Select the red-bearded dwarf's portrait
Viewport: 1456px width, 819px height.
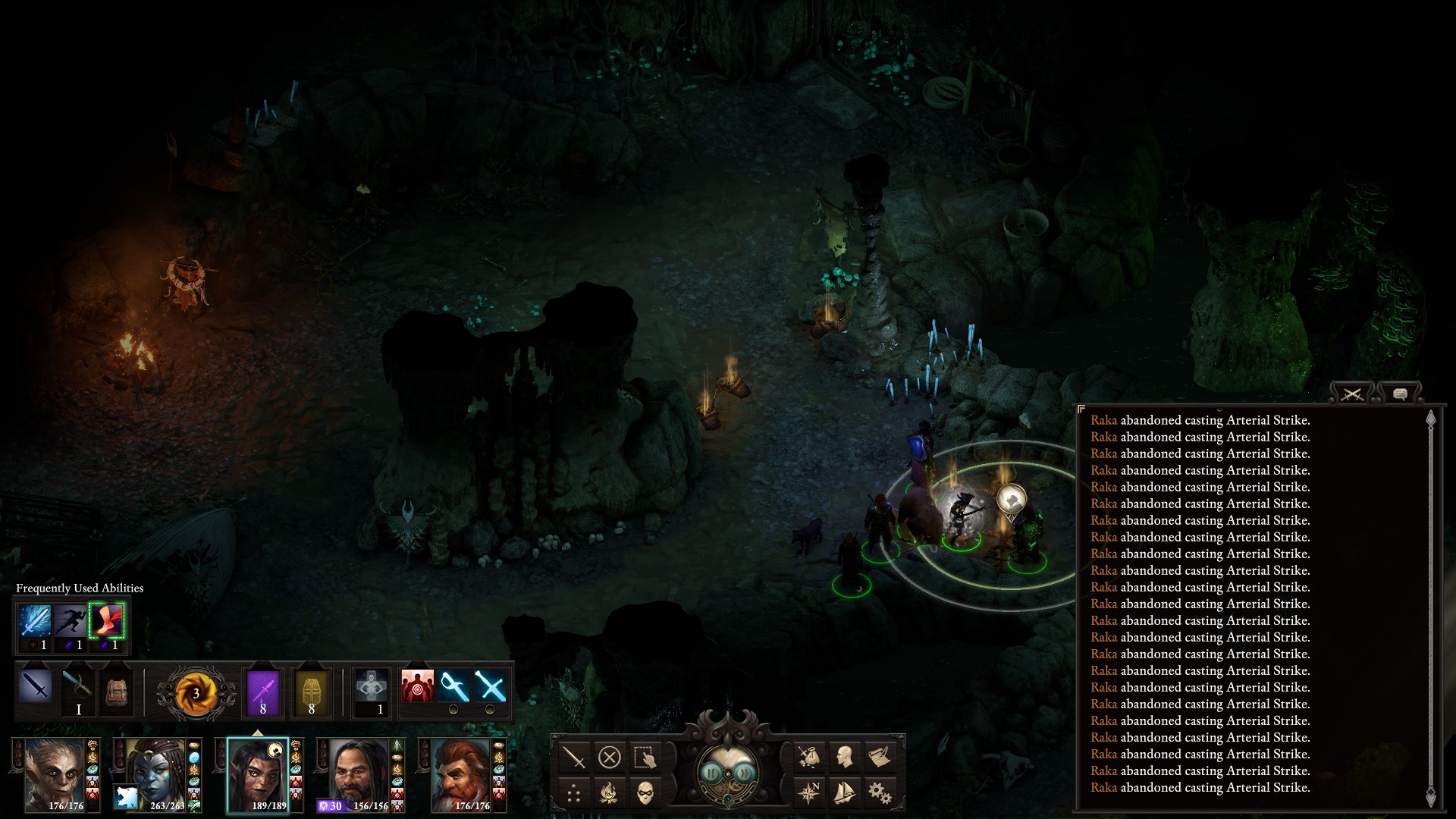463,774
